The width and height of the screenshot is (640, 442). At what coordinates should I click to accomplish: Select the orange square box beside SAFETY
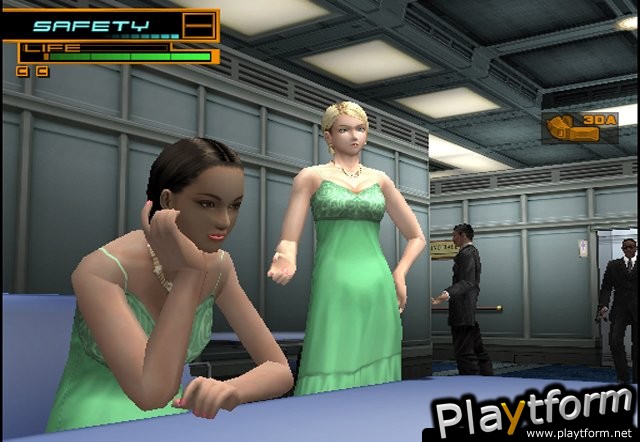tap(200, 25)
